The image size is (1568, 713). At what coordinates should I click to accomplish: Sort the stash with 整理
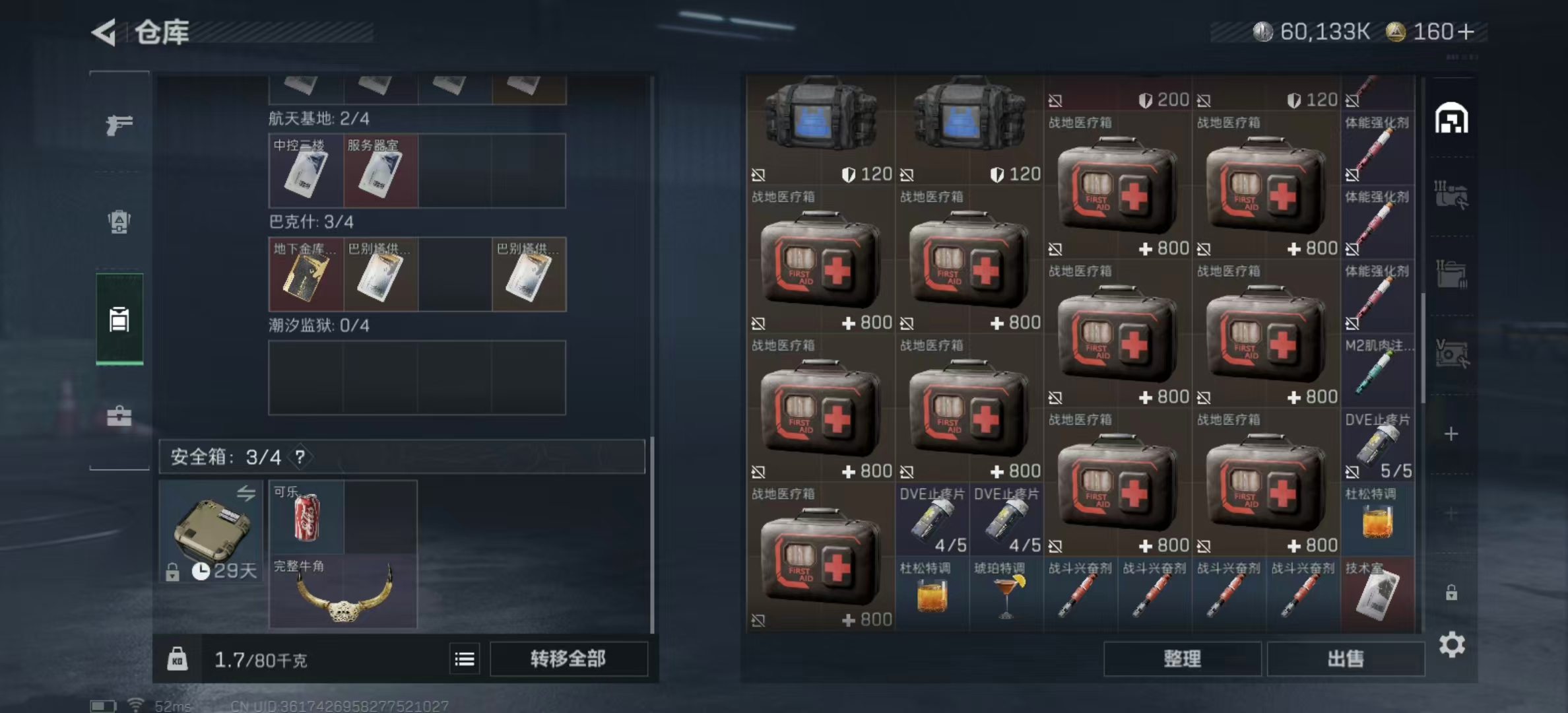[x=1182, y=658]
